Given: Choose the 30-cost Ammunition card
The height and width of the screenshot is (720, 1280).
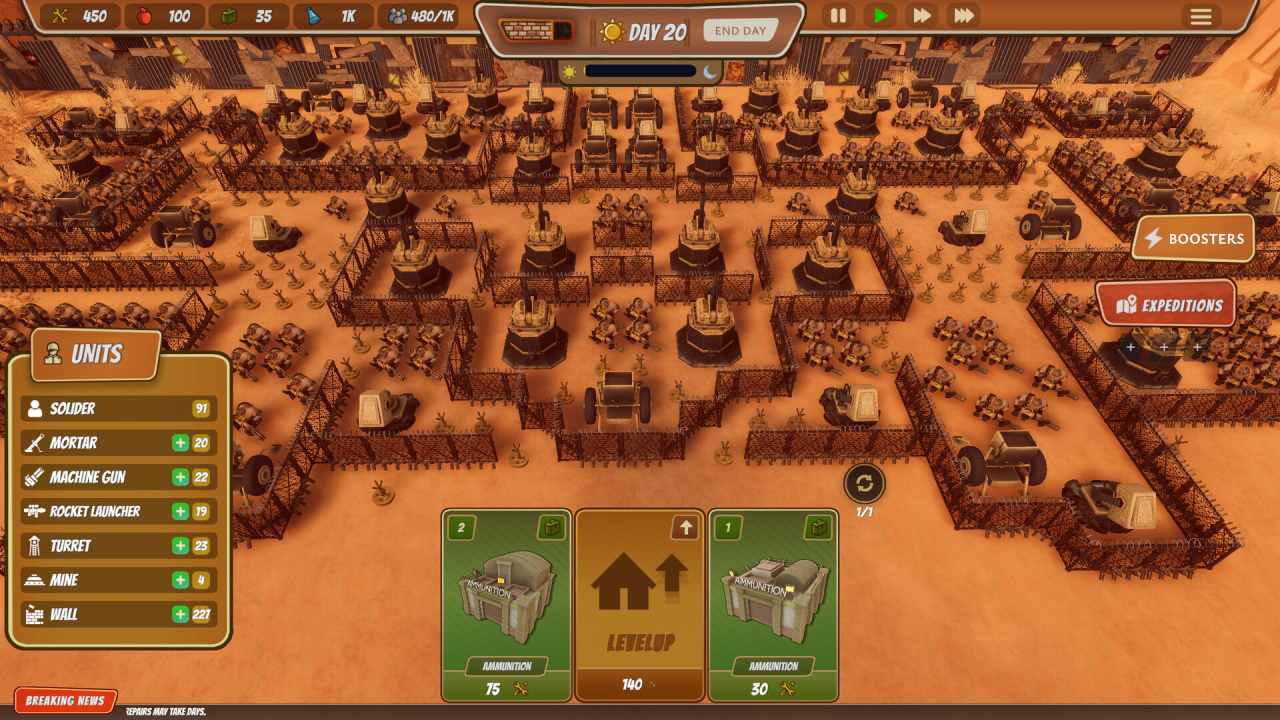Looking at the screenshot, I should [x=773, y=605].
